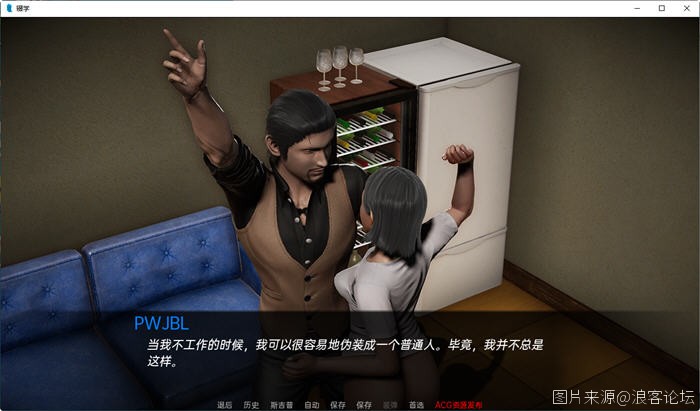Maximize the game window
The width and height of the screenshot is (700, 411).
point(661,8)
